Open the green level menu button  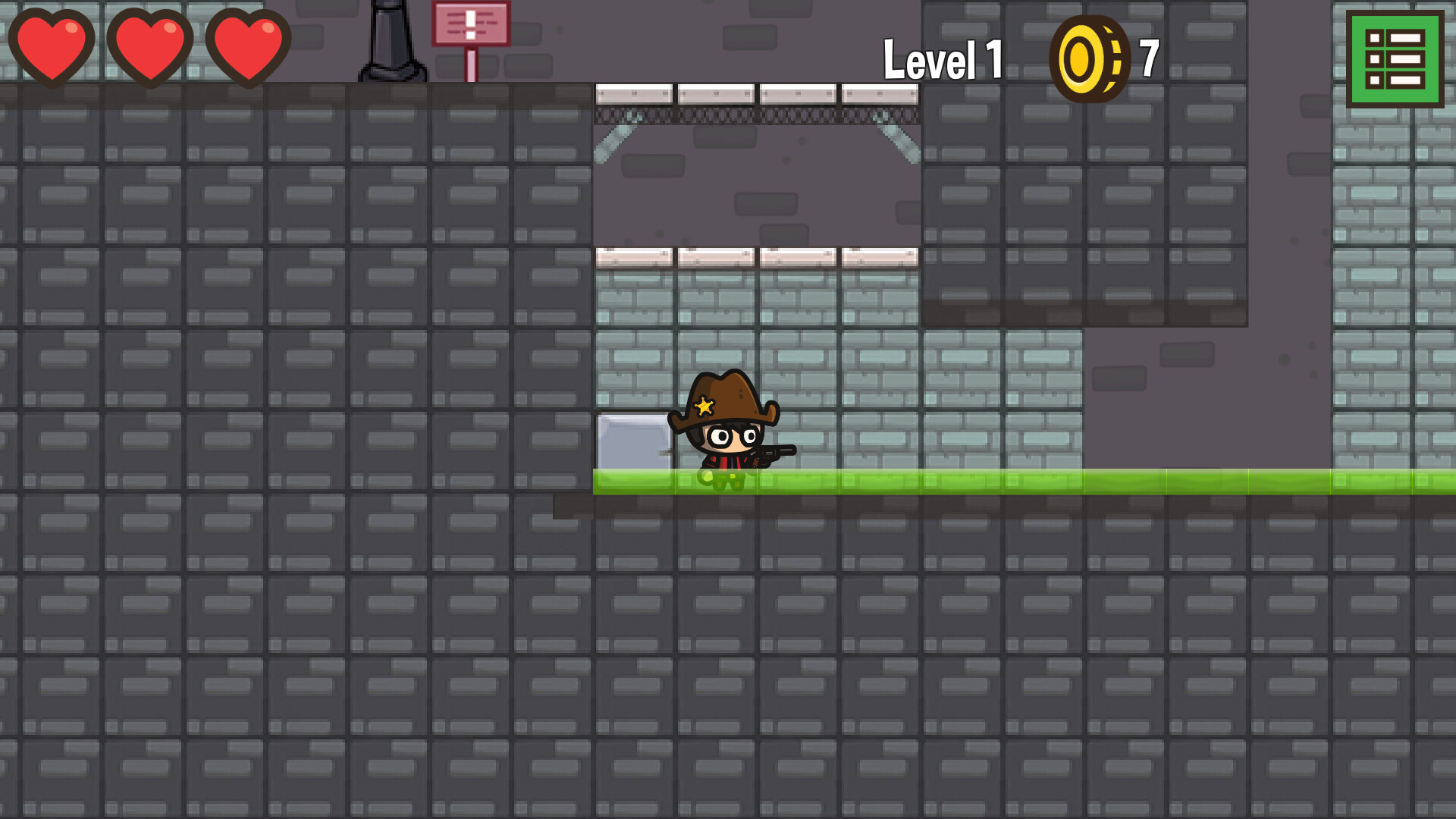(1394, 58)
